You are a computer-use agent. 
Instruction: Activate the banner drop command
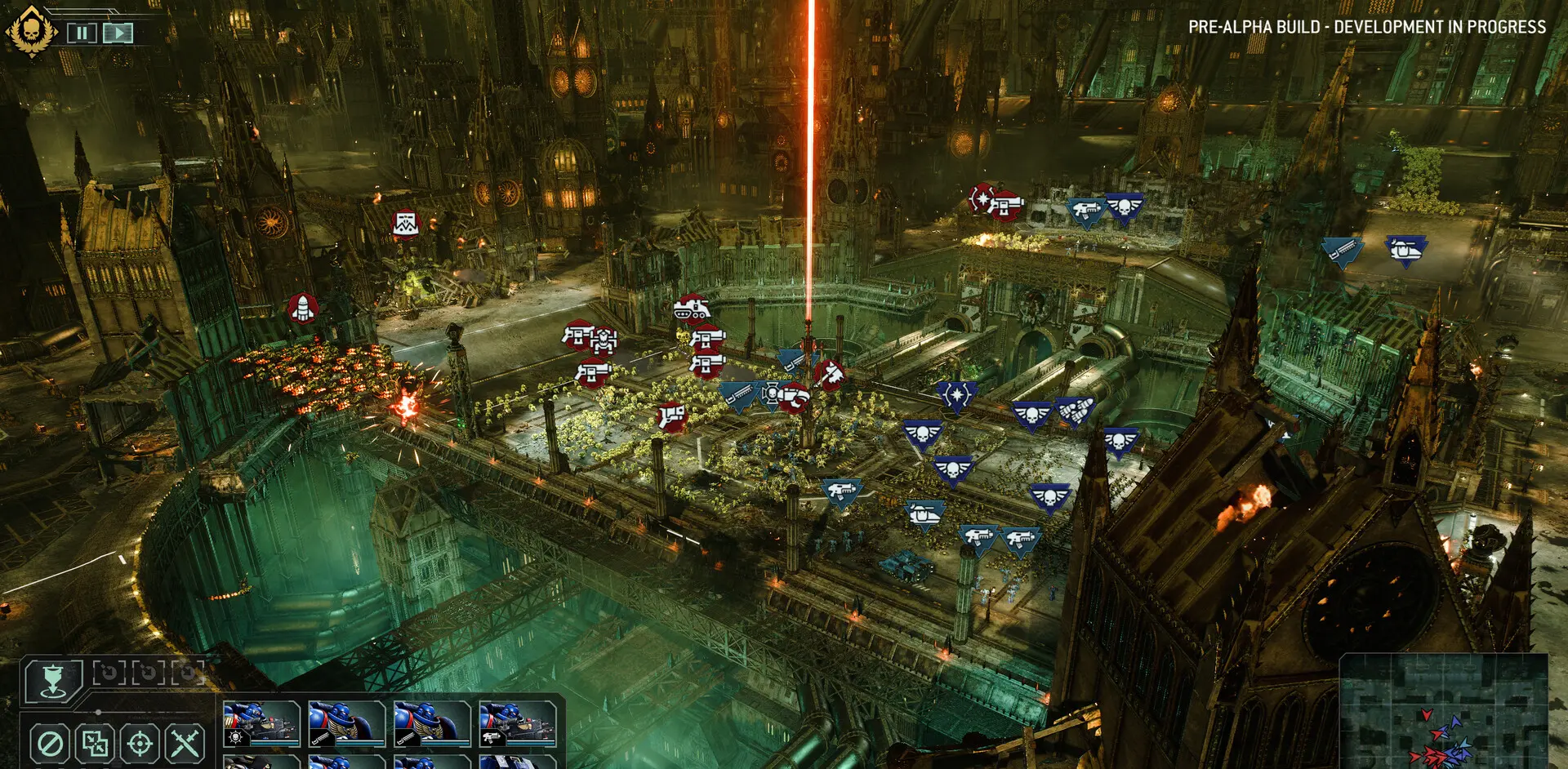coord(53,681)
